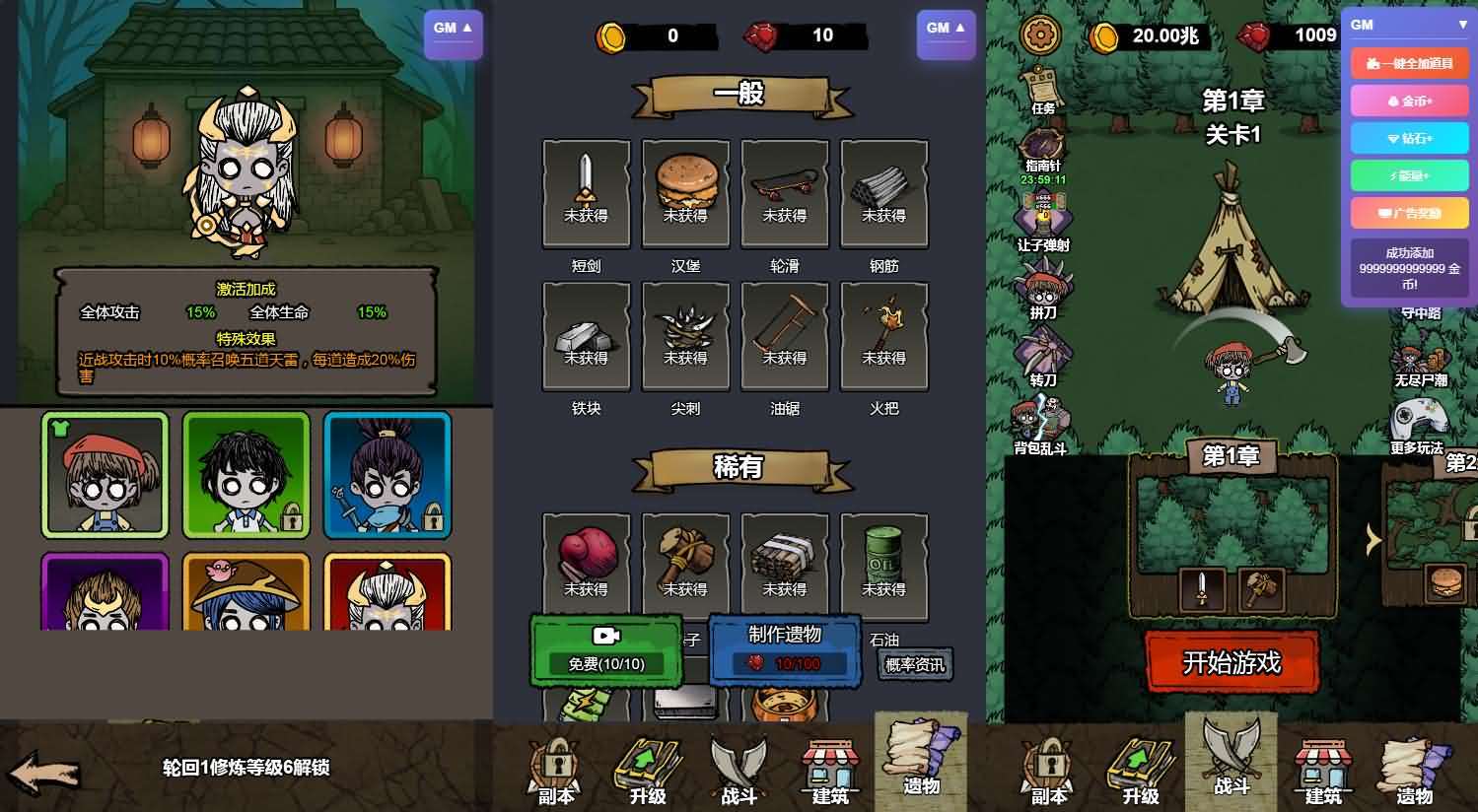Open the 无尽尸潮 mode icon
The image size is (1478, 812).
pos(1418,360)
